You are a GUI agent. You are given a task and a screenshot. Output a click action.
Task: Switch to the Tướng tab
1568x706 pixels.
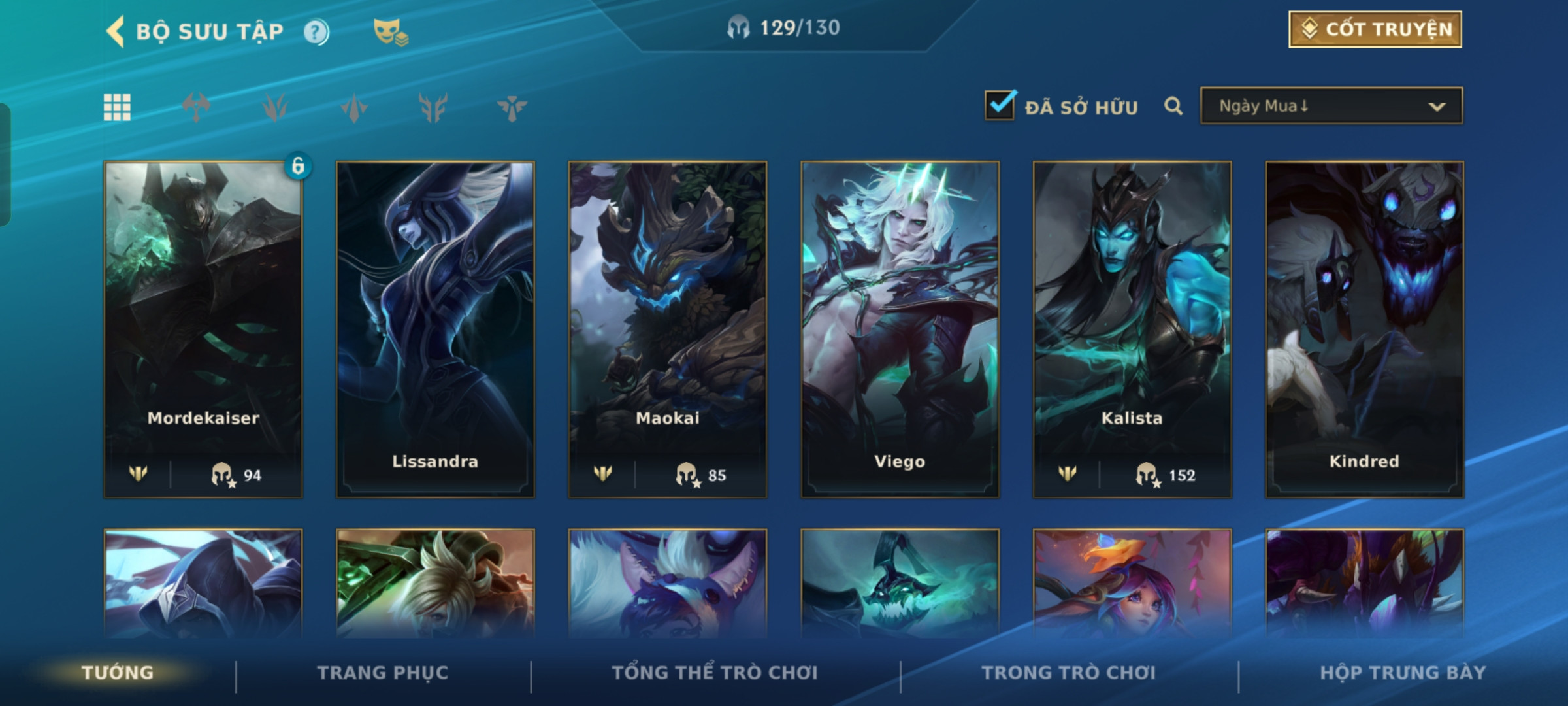(118, 673)
